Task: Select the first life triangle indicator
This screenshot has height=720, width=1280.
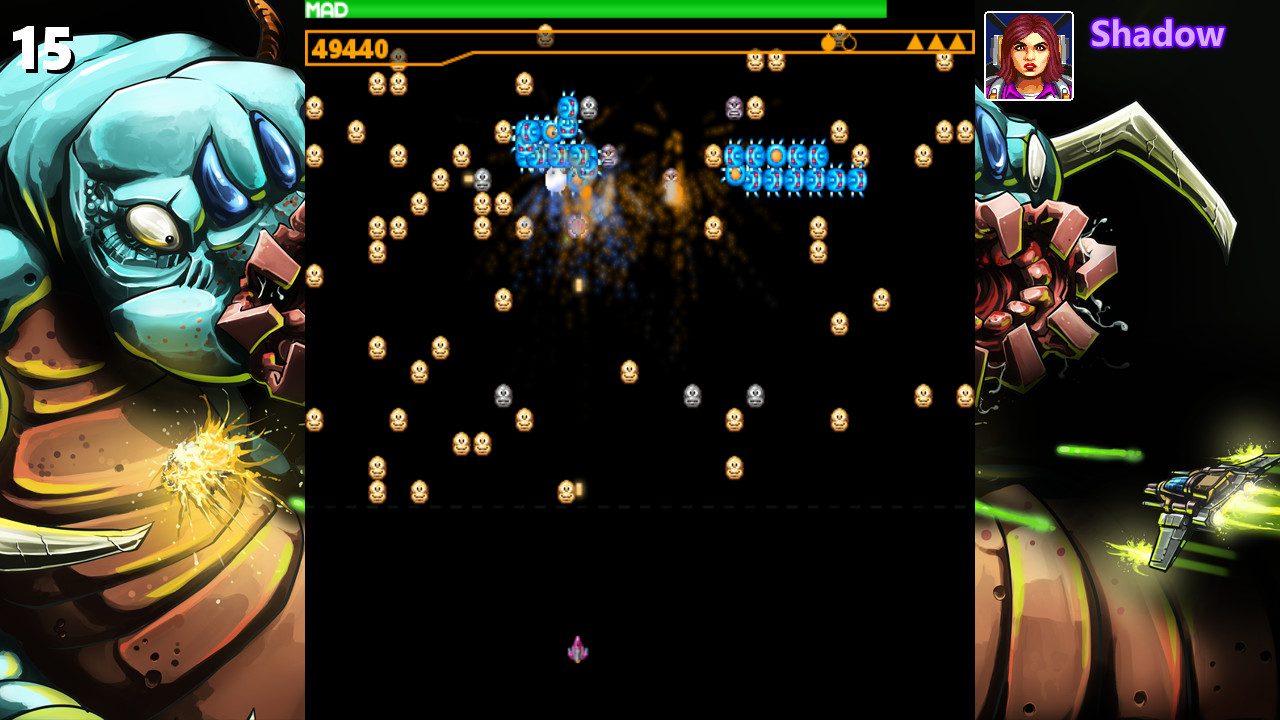Action: click(x=915, y=43)
